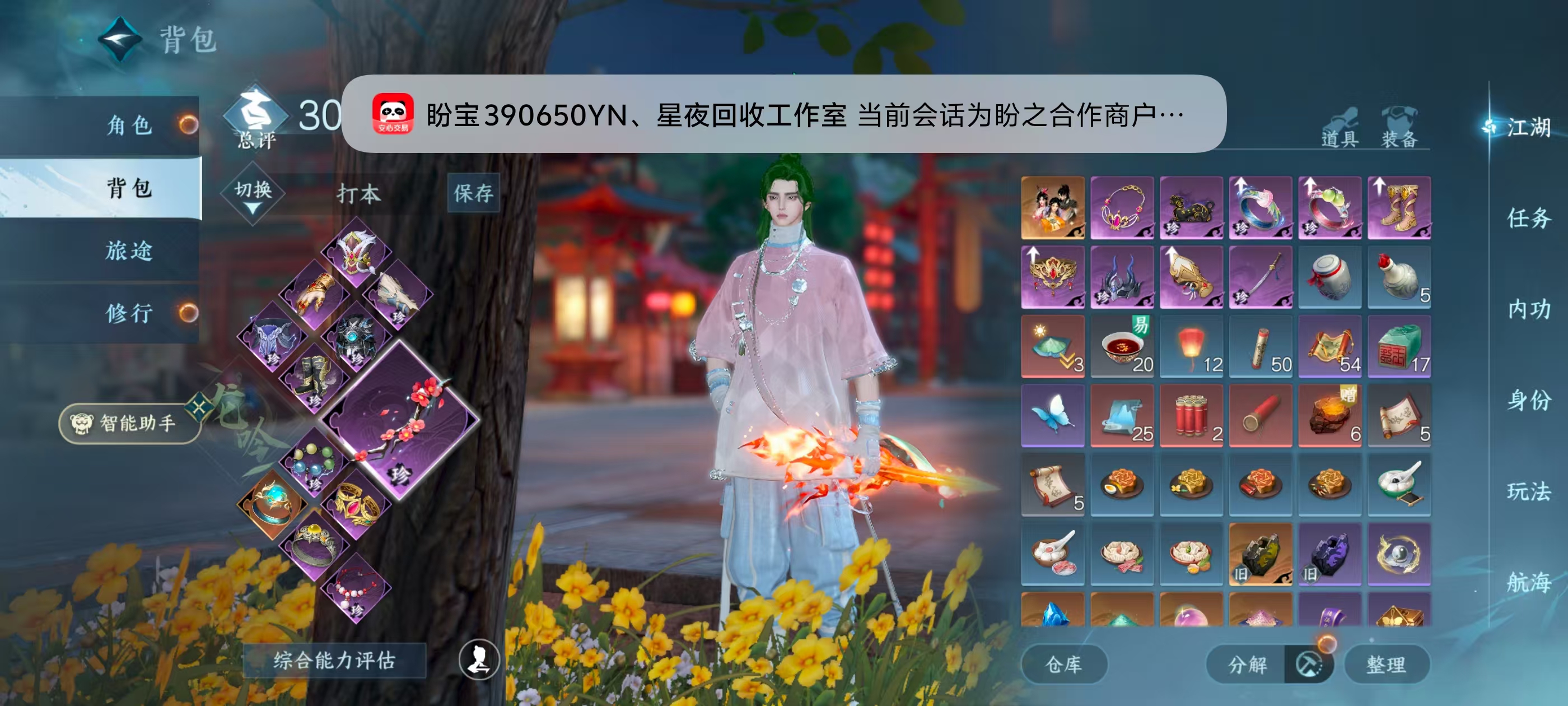Click the green 灵玉 seal stack of 17
The width and height of the screenshot is (1568, 706).
[1399, 347]
